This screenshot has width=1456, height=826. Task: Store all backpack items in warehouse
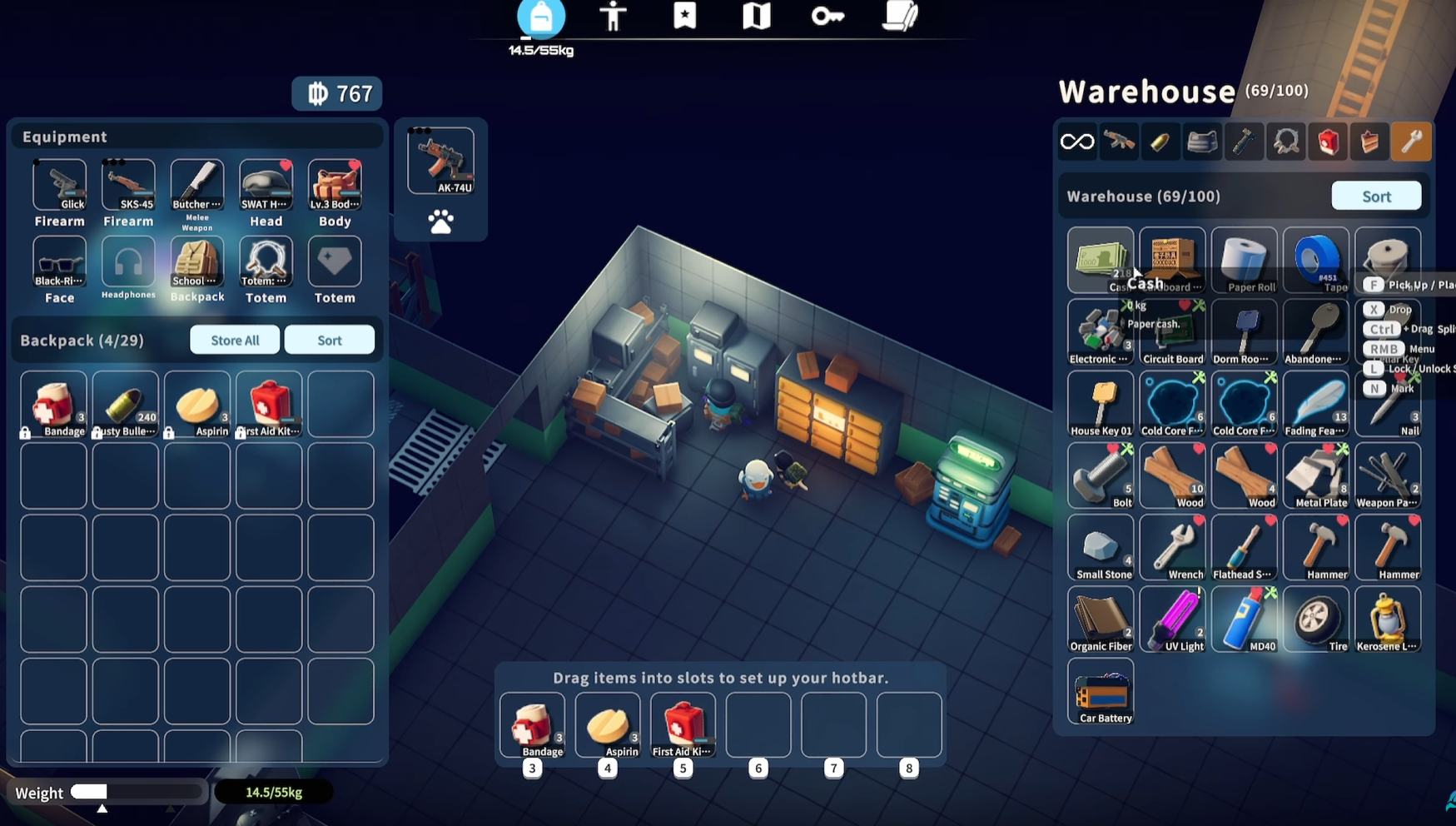coord(235,340)
